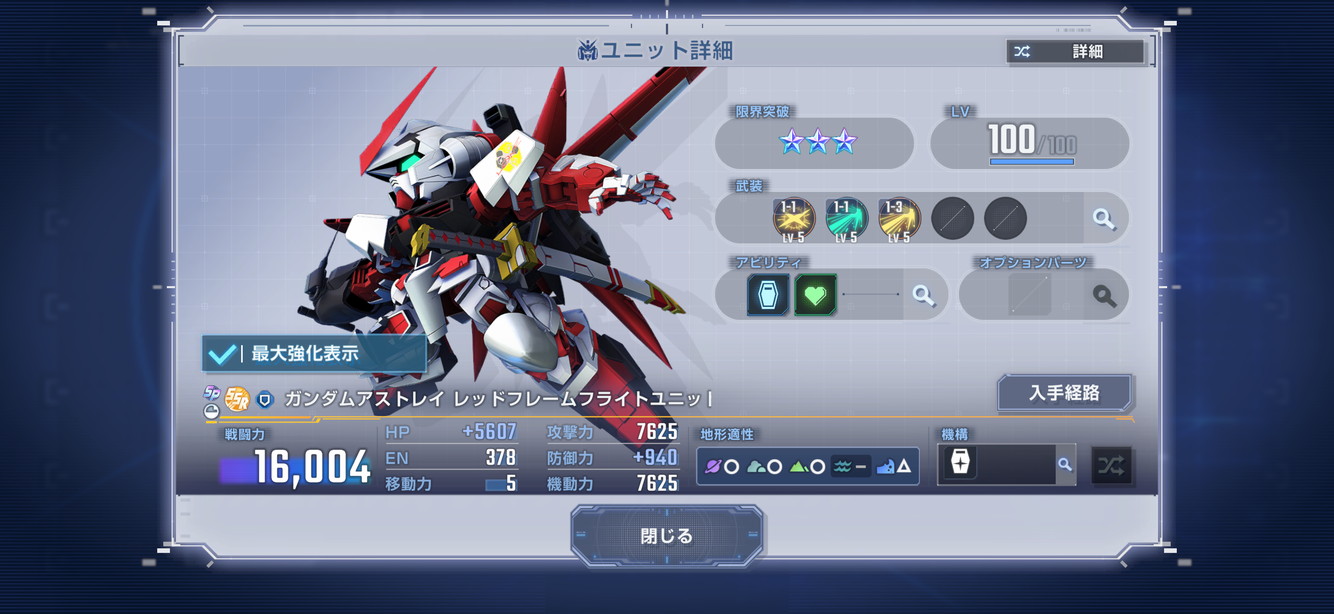
Task: Open the 入手経路 acquisition route
Action: pyautogui.click(x=1064, y=393)
